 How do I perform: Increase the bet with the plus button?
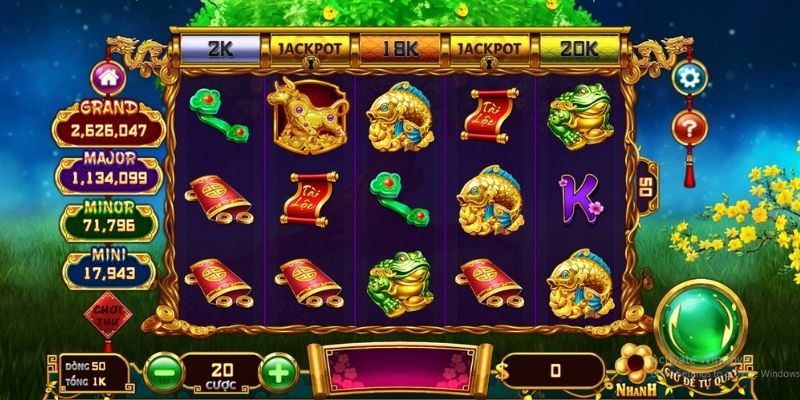click(279, 372)
